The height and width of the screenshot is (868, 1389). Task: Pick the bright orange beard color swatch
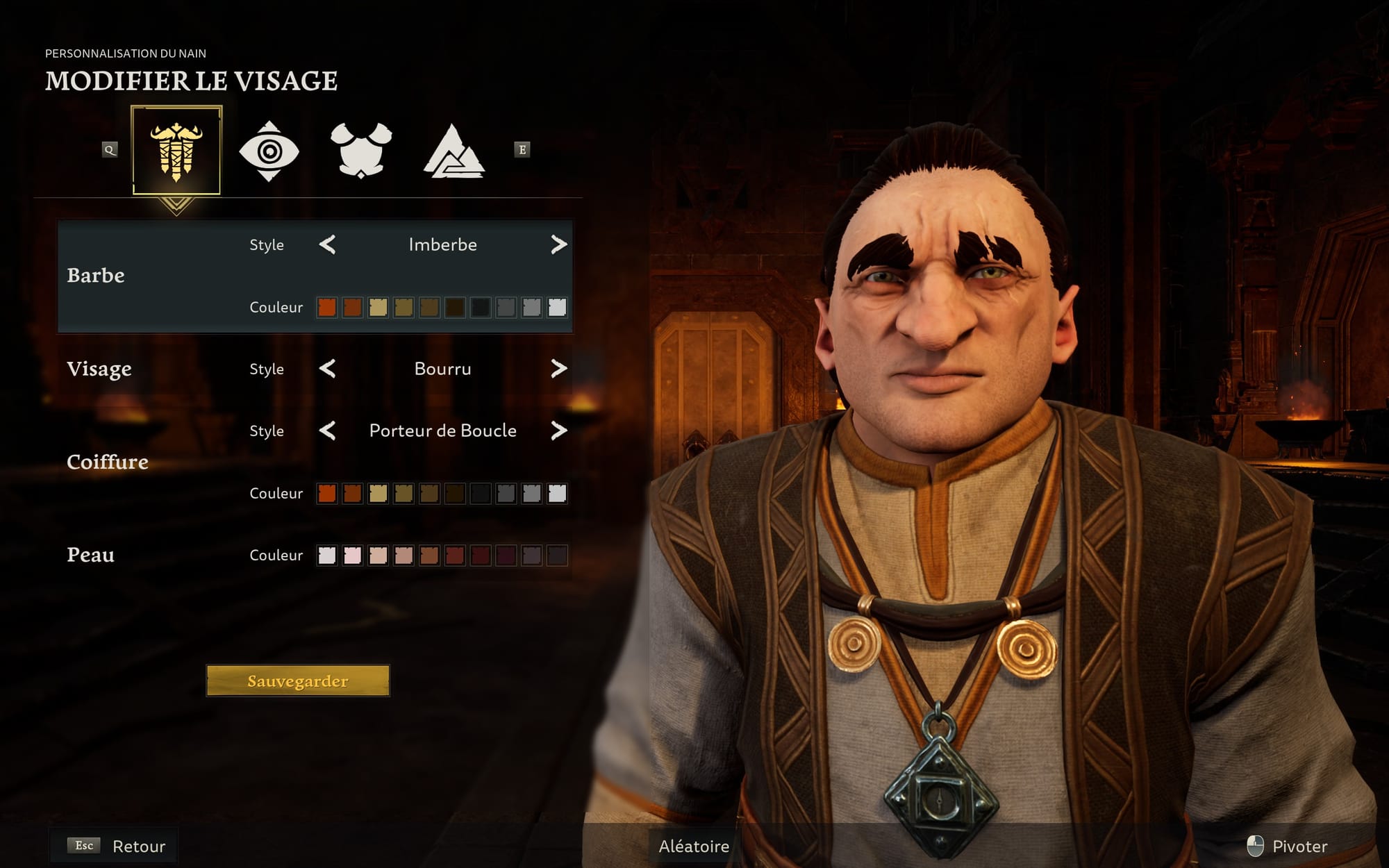(326, 307)
